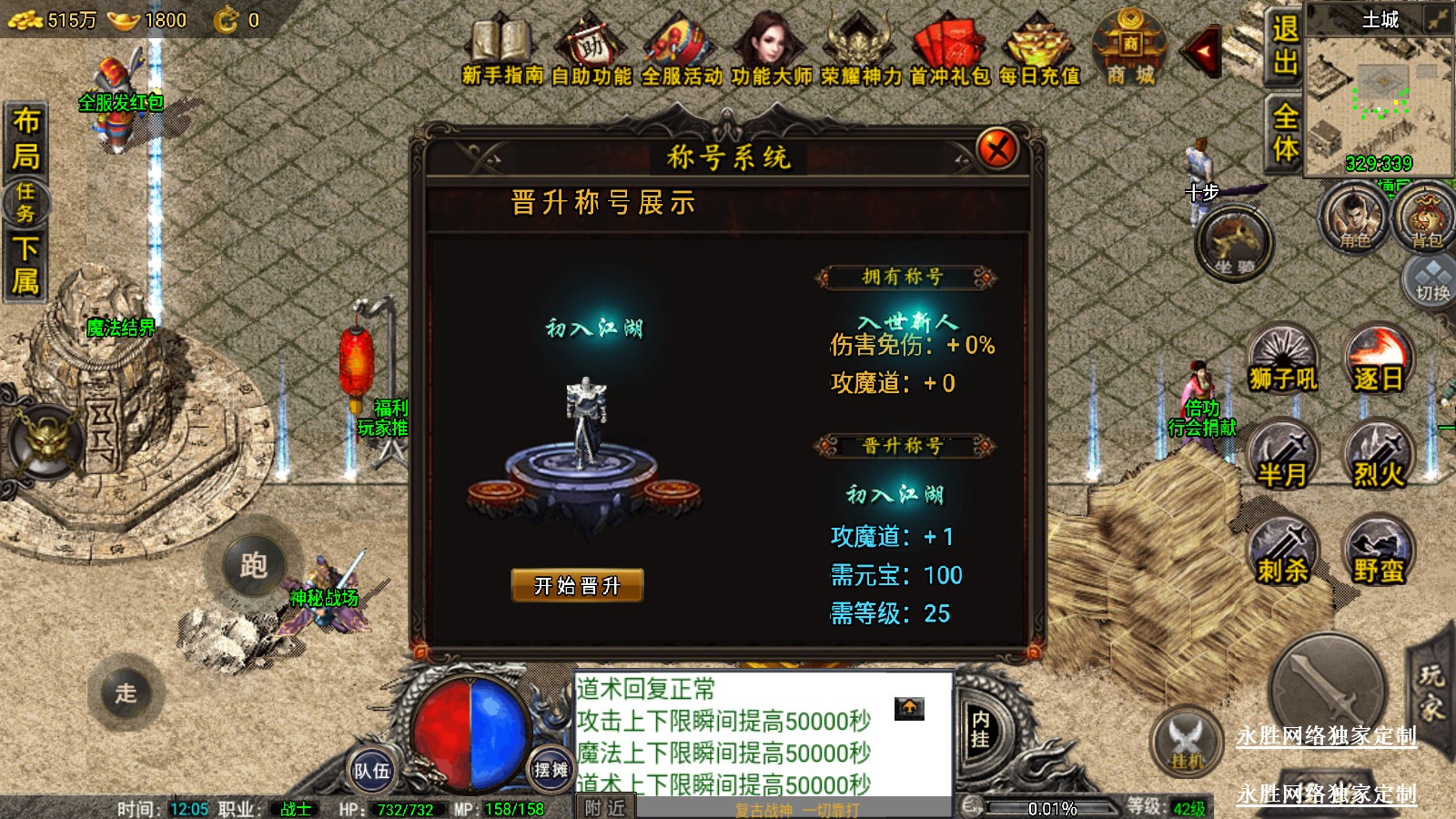Open the 土城 minimap

click(1379, 91)
